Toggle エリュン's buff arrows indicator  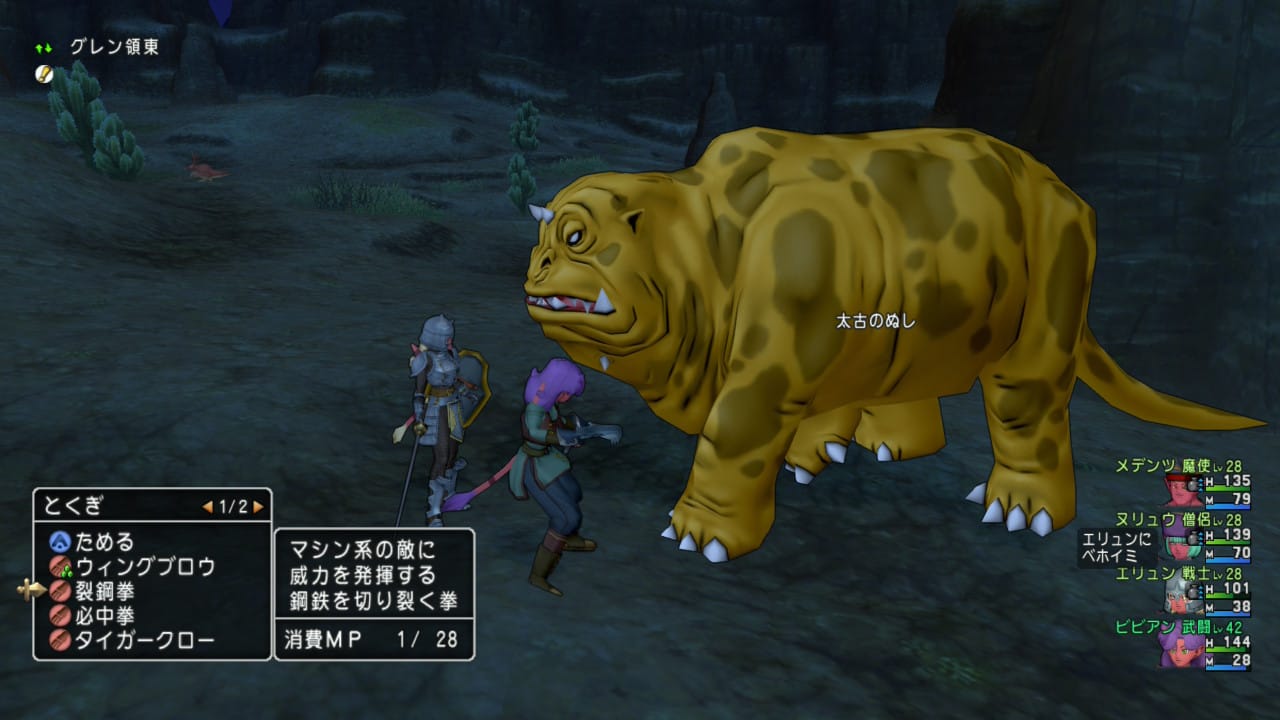[x=1199, y=591]
